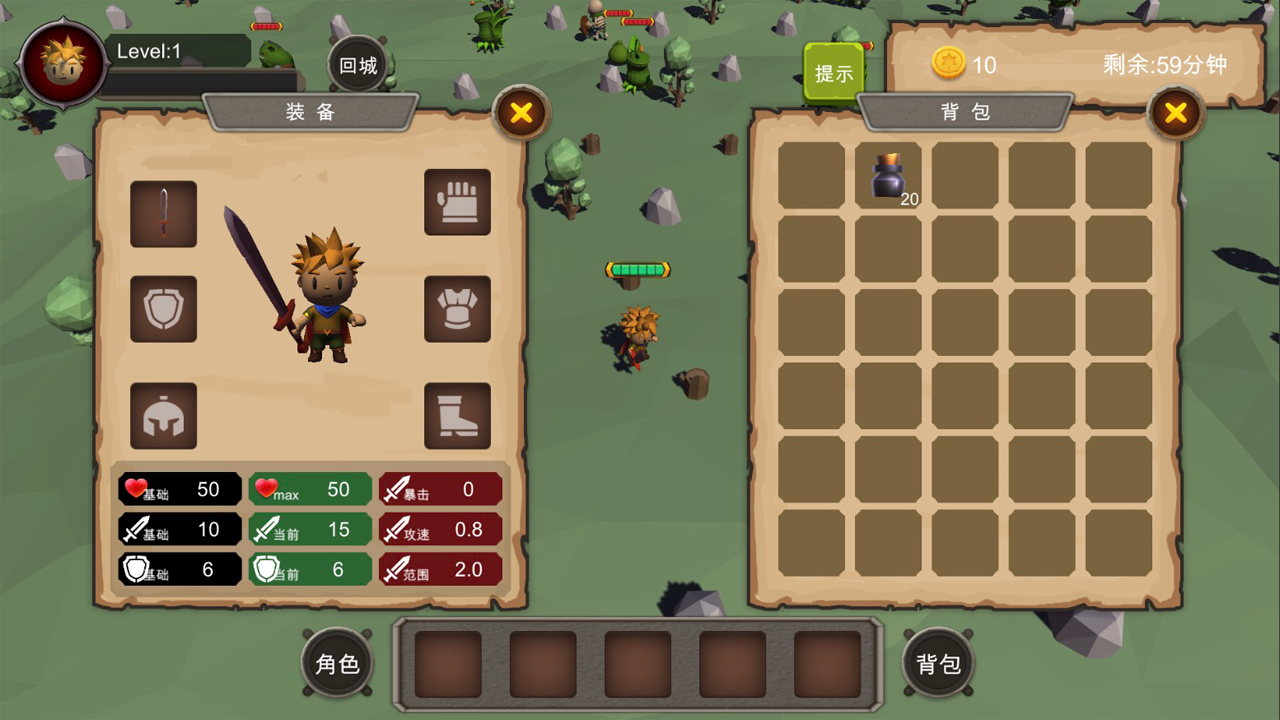The width and height of the screenshot is (1280, 720).
Task: Click the glove equipment slot
Action: click(457, 202)
